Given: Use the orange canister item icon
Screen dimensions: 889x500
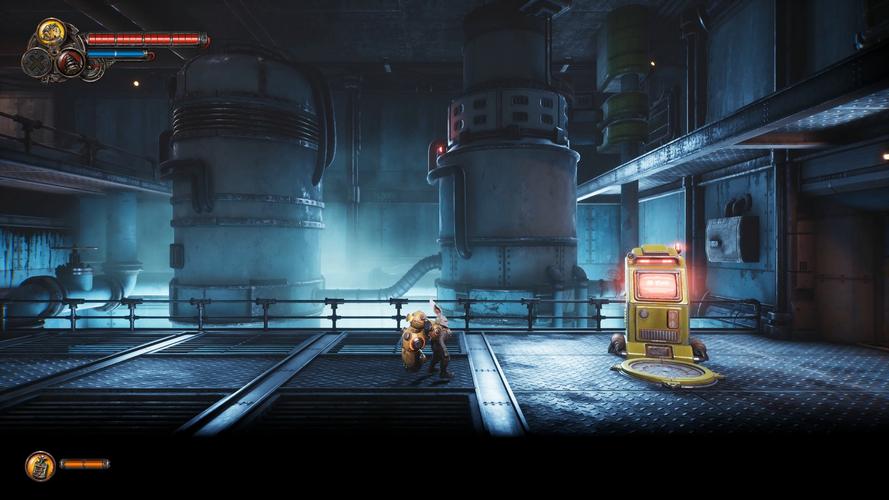Looking at the screenshot, I should 40,464.
